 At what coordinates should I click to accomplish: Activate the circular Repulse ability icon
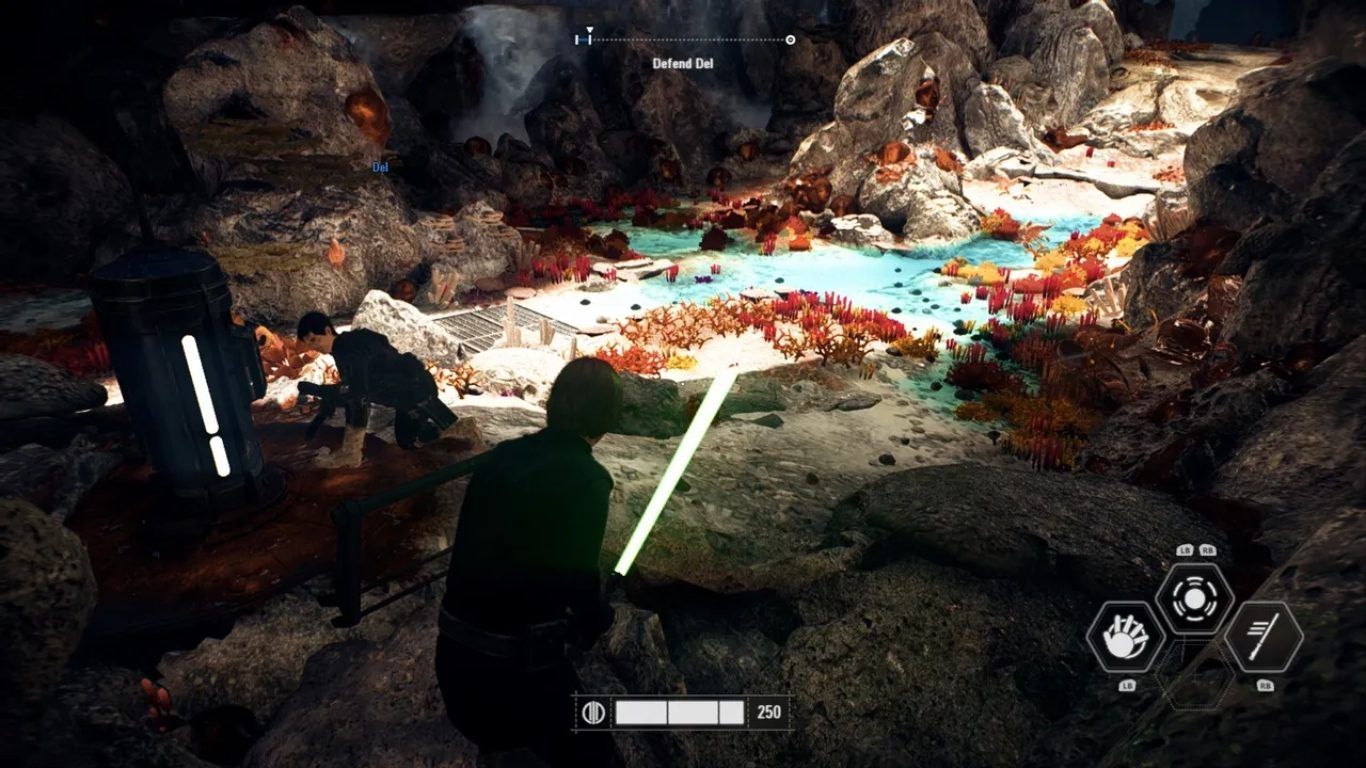1194,598
